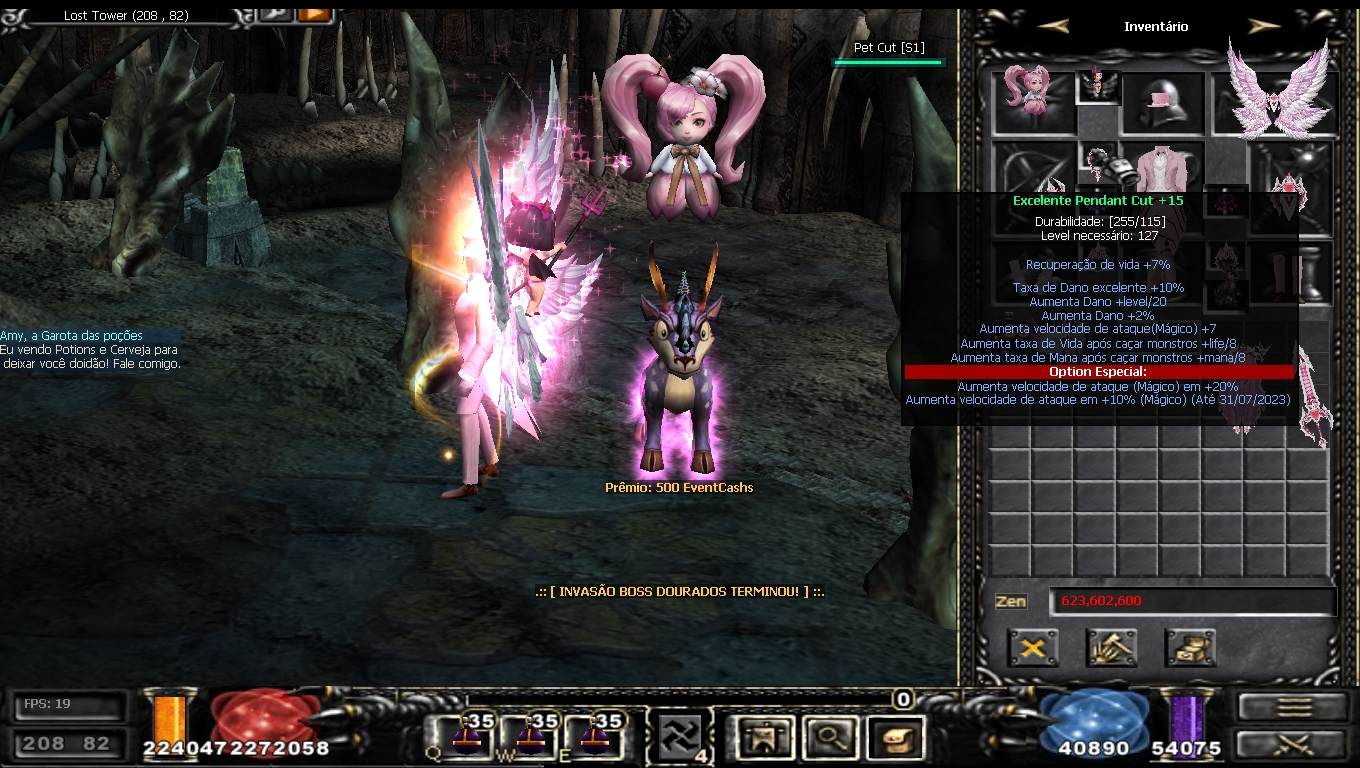This screenshot has height=768, width=1360.
Task: Open the repair hammer button
Action: point(1111,648)
